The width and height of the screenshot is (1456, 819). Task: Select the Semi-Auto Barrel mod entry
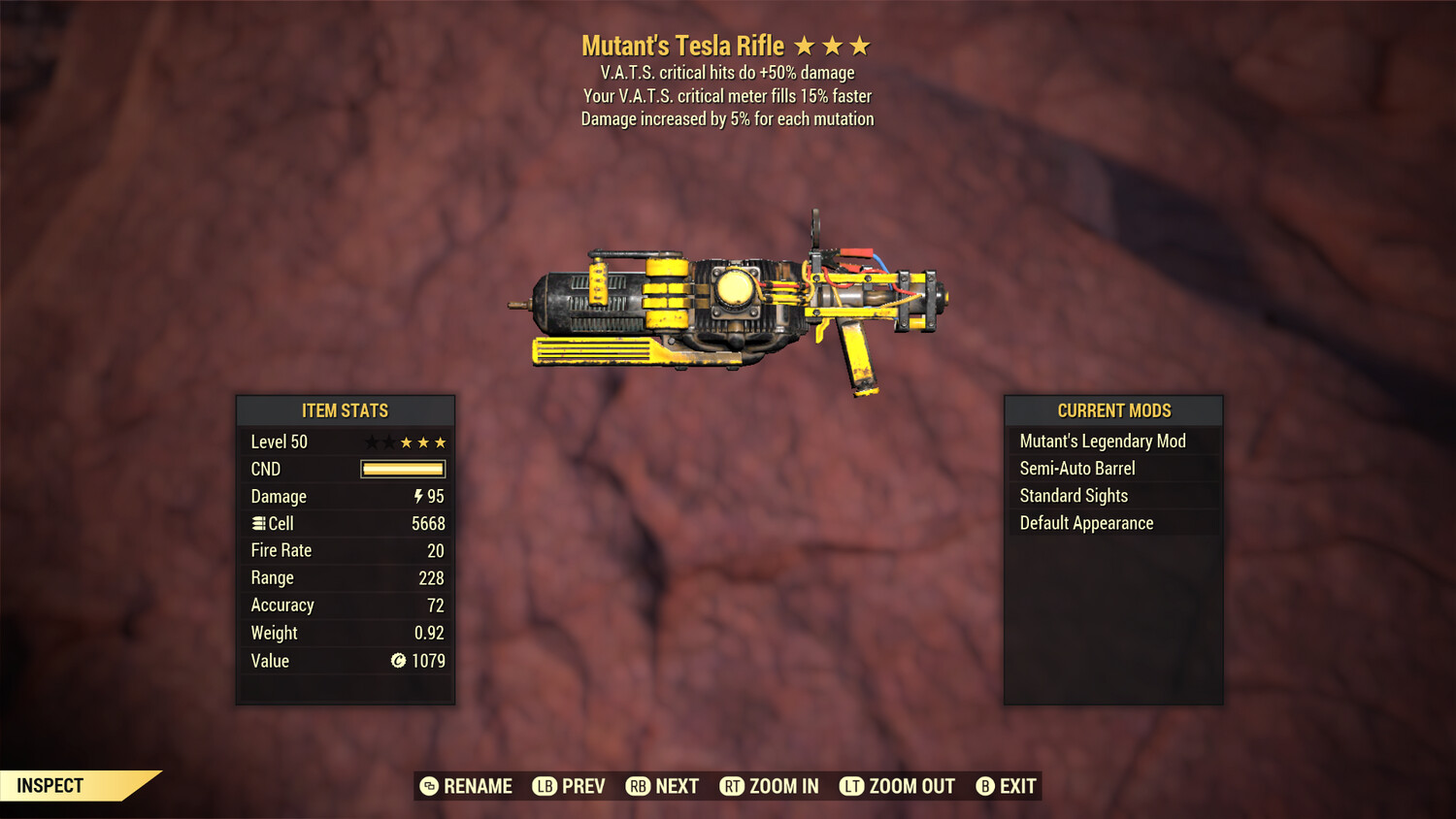point(1077,468)
